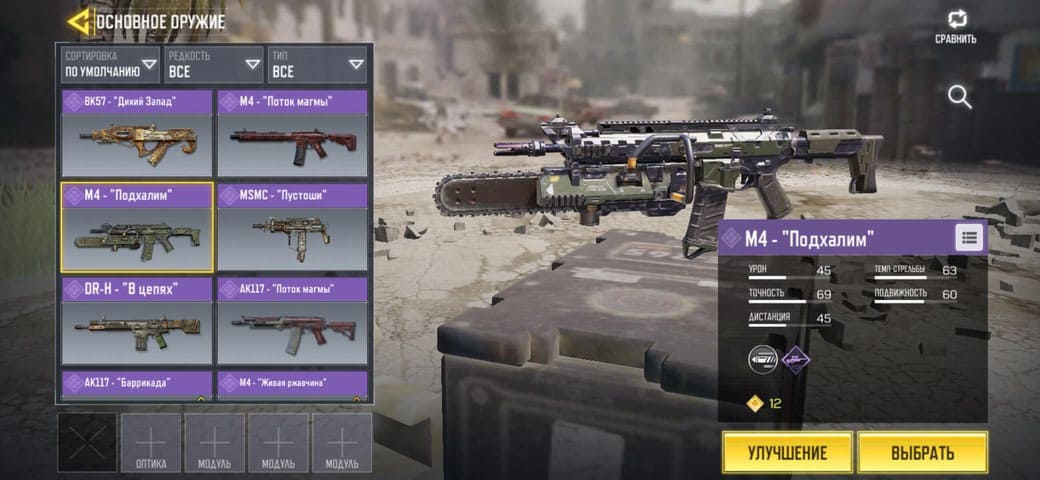
Task: Choose the DR-H "В цепях" weapon
Action: point(137,321)
